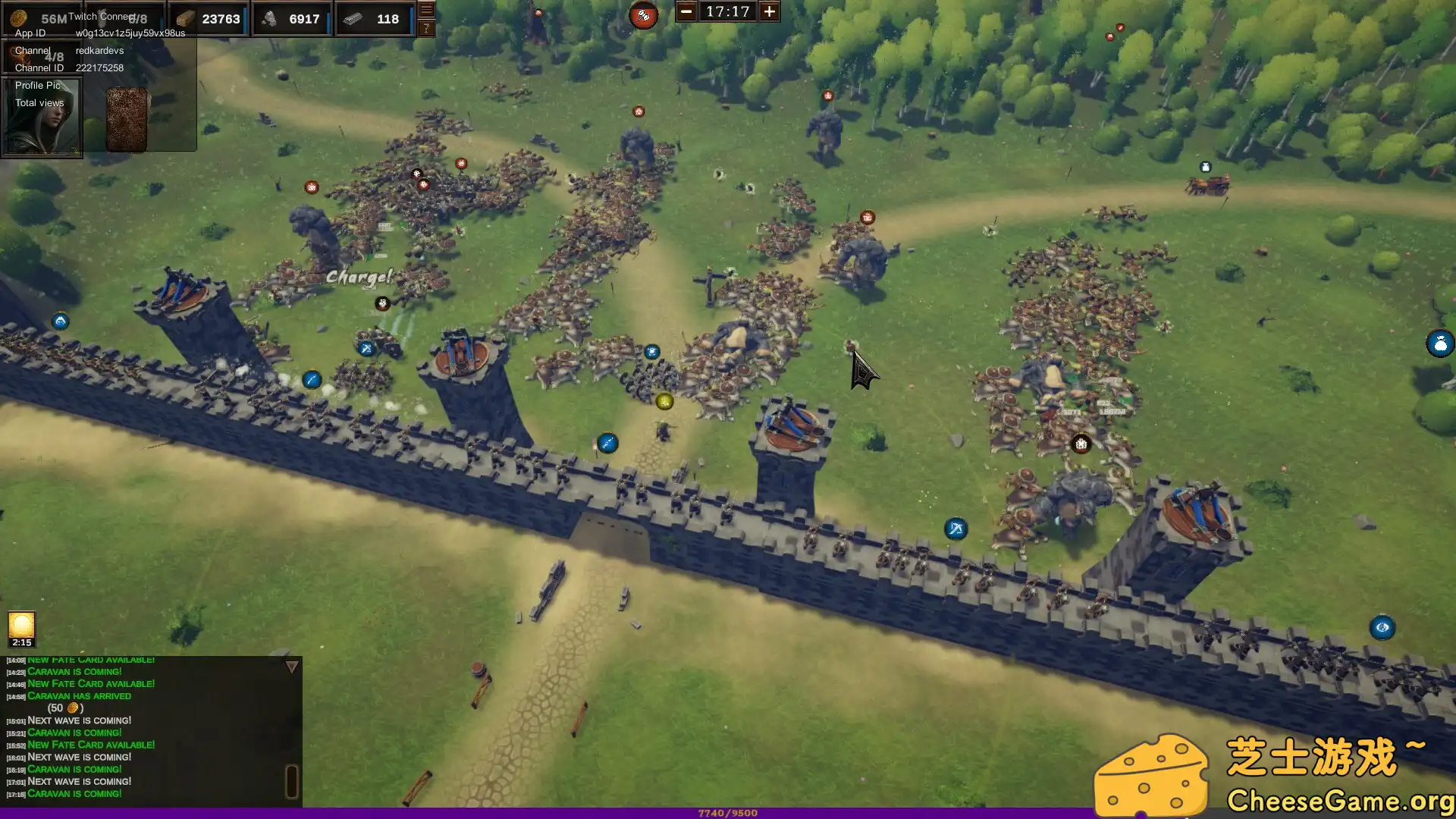Select the crossbow upgrade icon on the wall

[955, 527]
